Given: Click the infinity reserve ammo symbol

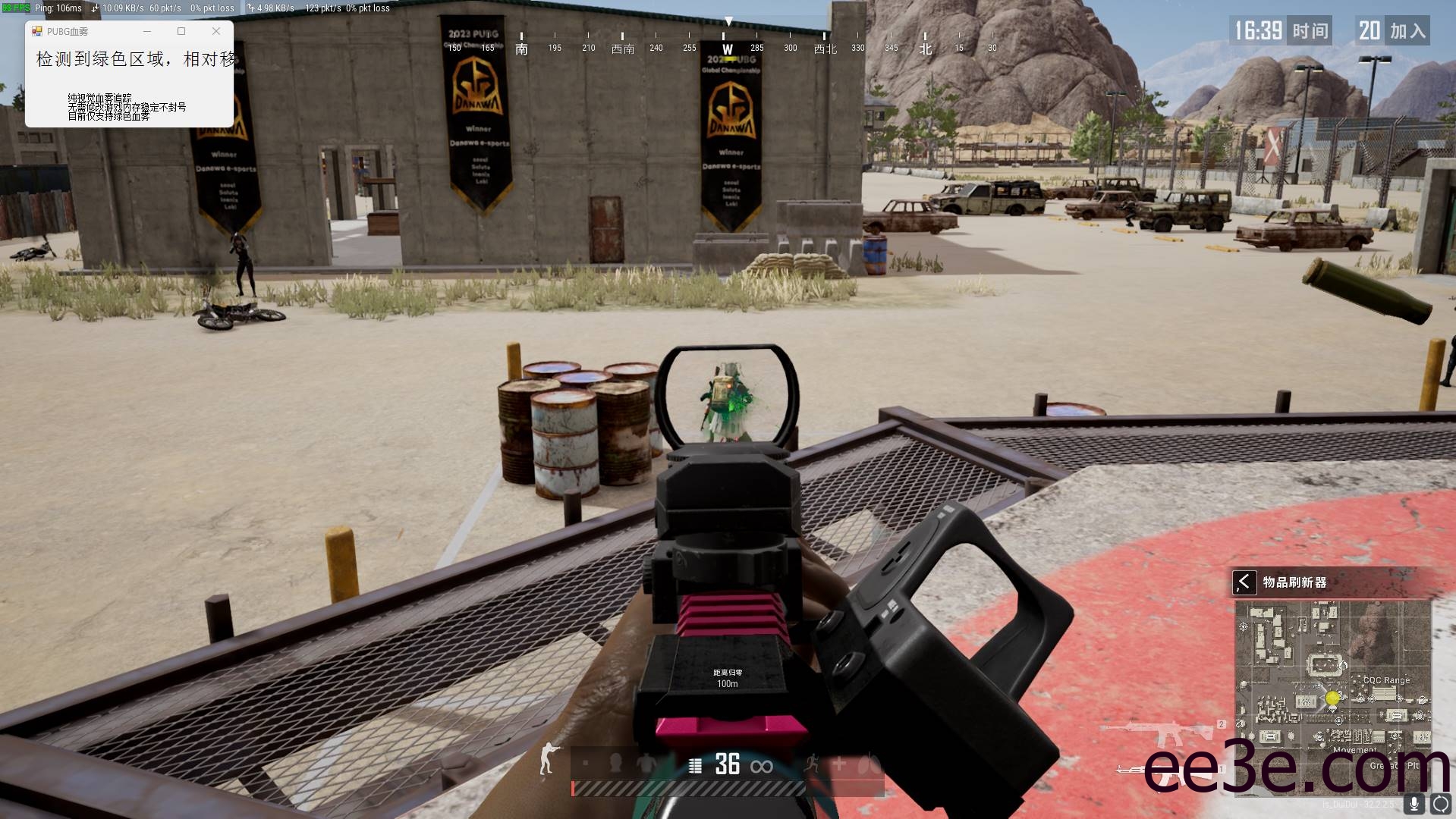Looking at the screenshot, I should coord(761,766).
